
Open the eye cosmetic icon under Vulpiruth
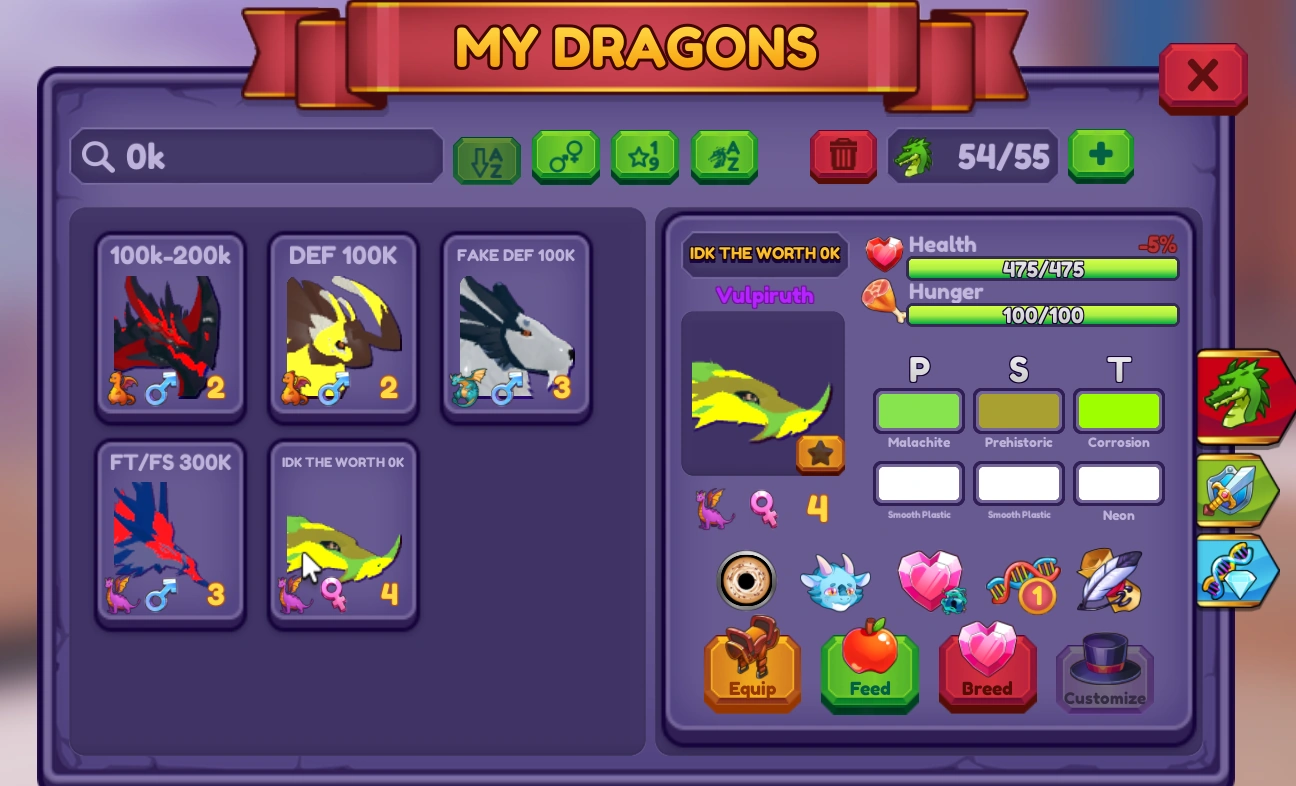coord(748,581)
